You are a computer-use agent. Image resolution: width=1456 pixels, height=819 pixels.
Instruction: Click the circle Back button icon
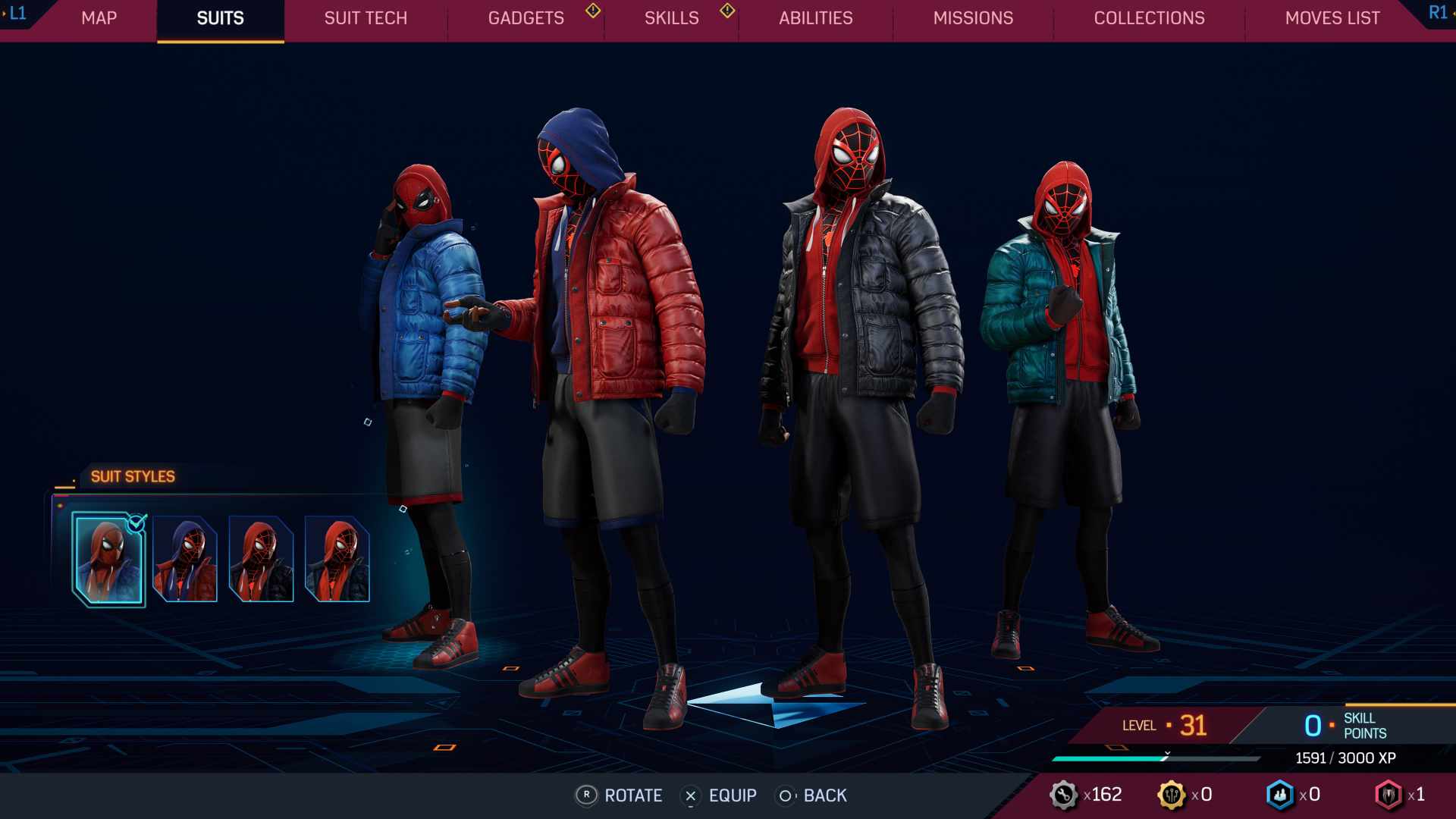tap(786, 795)
